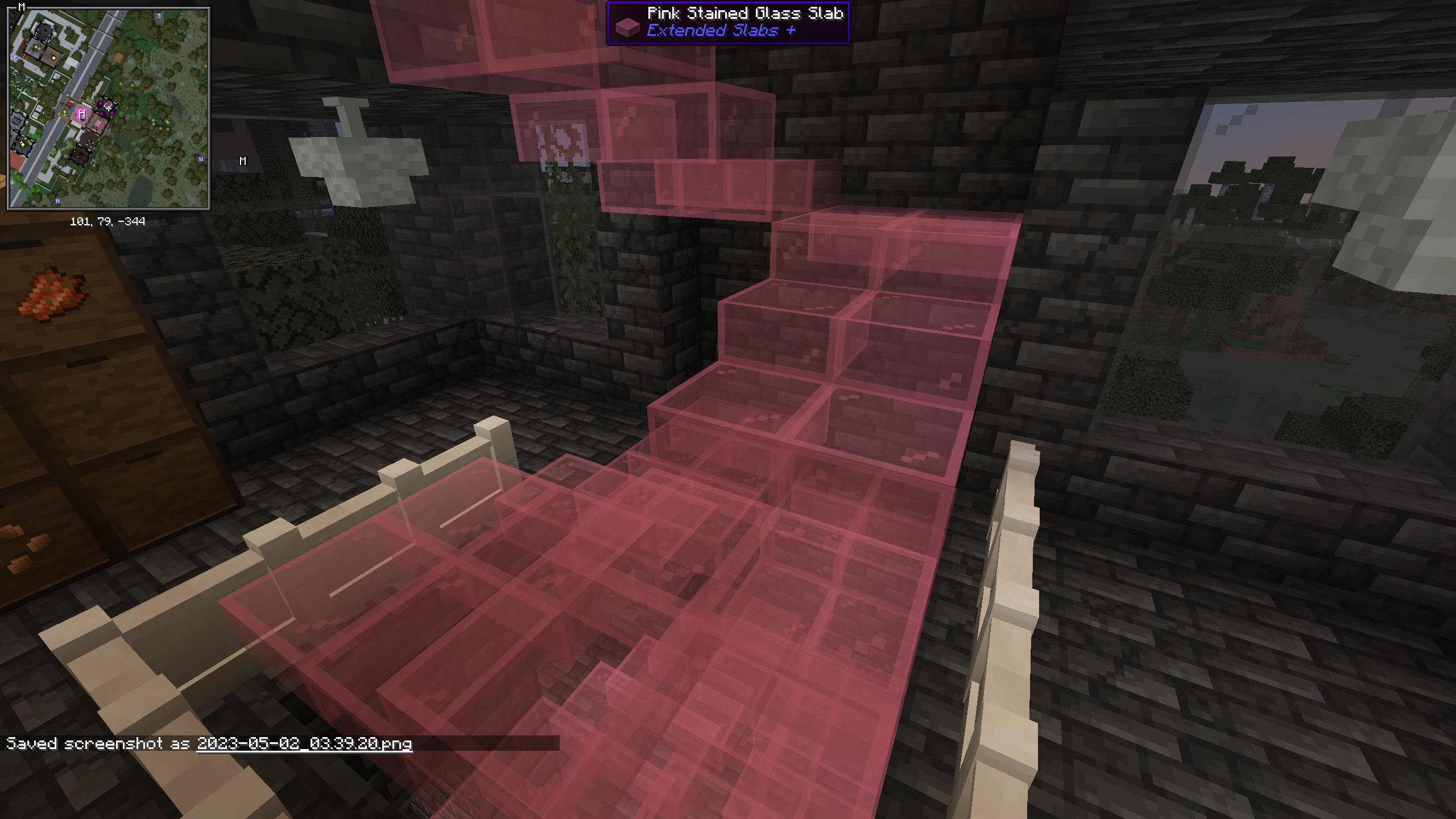Screen dimensions: 1456x819
Task: Click the blue dot in the minimap corner
Action: pos(183,13)
